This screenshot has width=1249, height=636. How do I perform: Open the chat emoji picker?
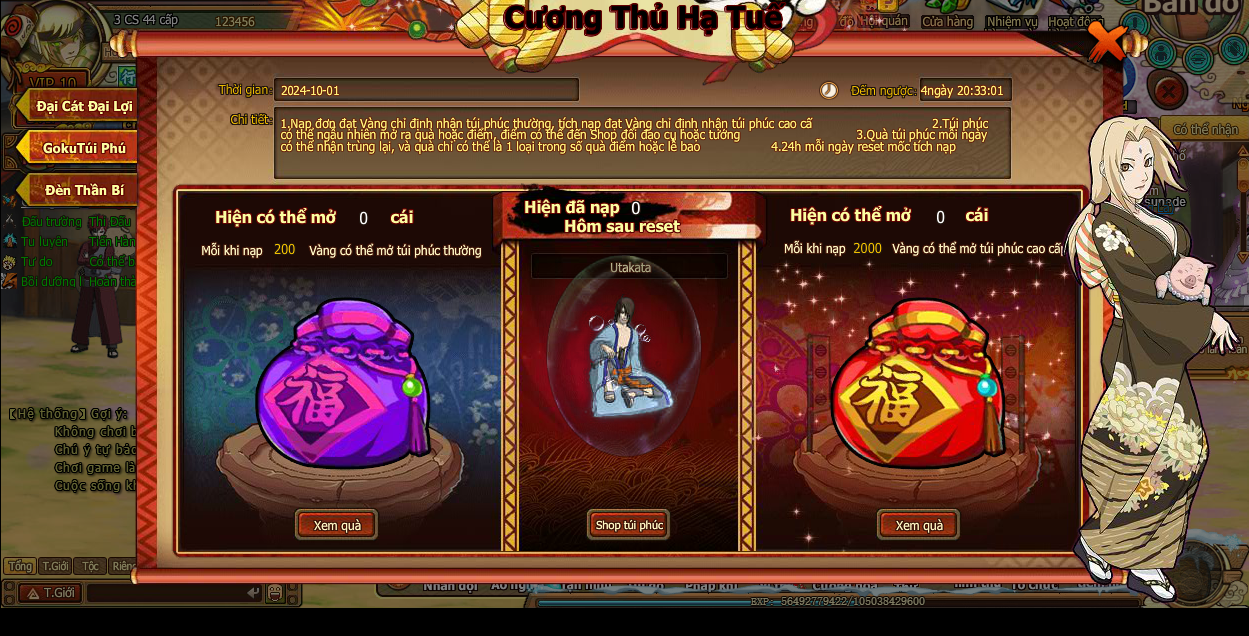pos(274,593)
